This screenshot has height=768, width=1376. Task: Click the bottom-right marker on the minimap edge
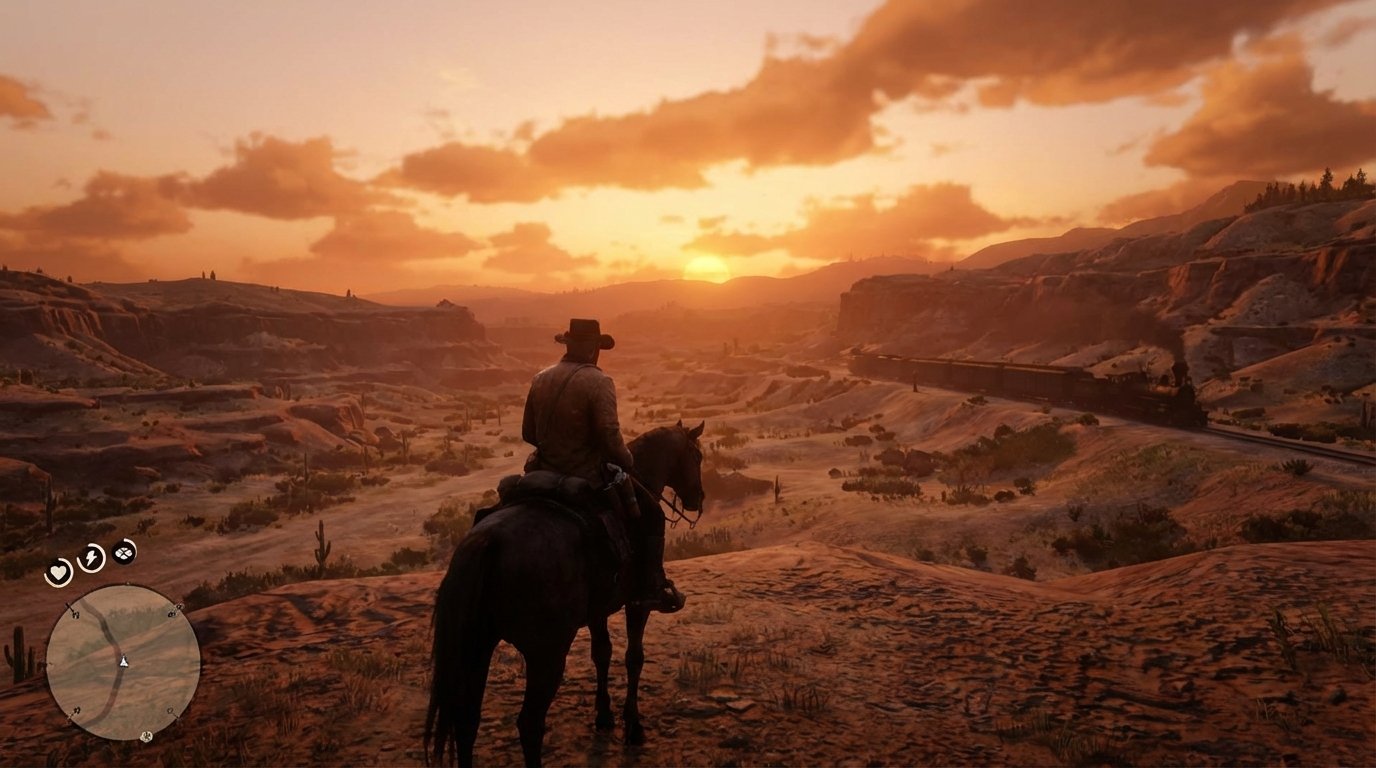(x=171, y=710)
